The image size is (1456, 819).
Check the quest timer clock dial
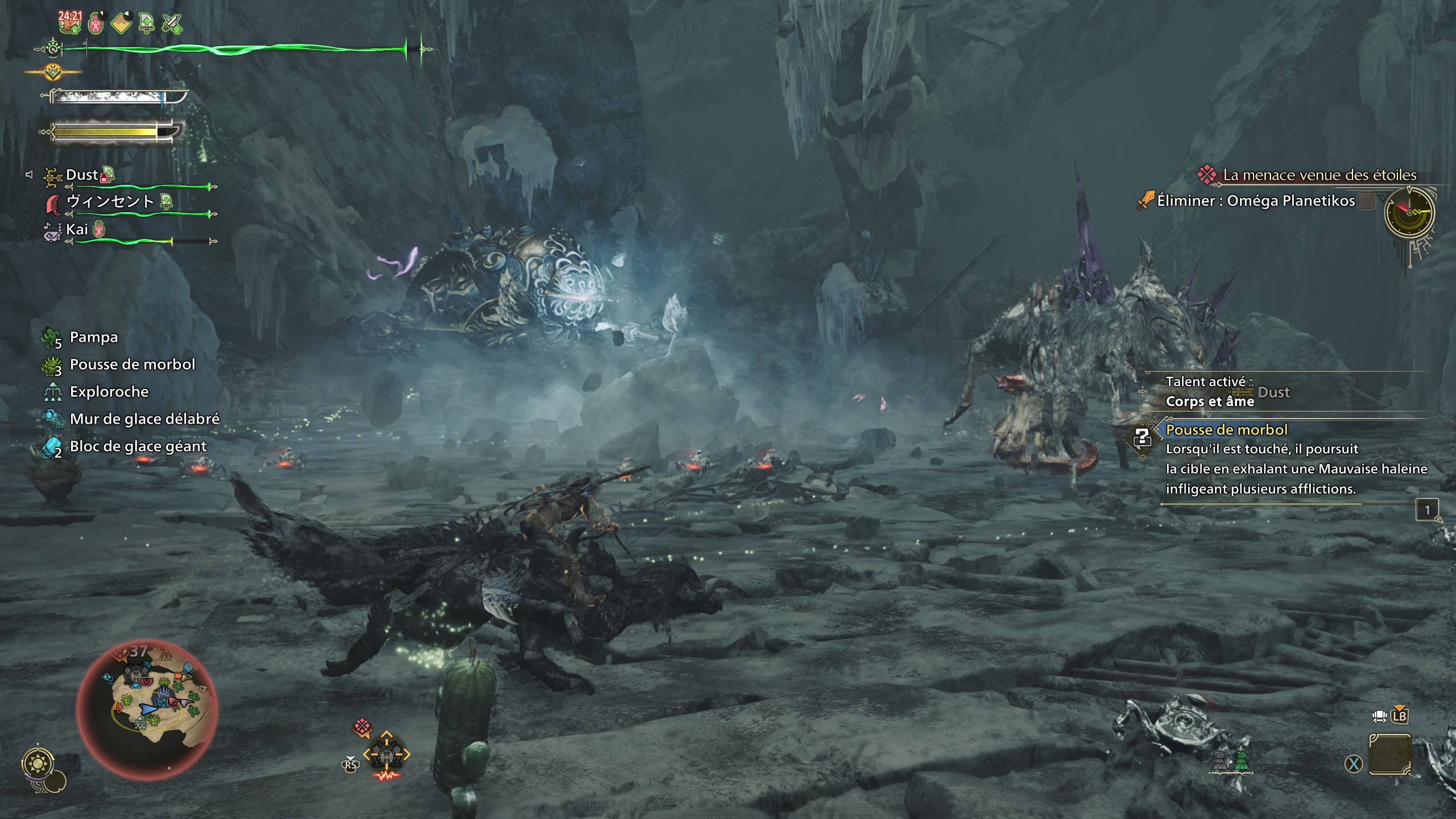(1409, 212)
